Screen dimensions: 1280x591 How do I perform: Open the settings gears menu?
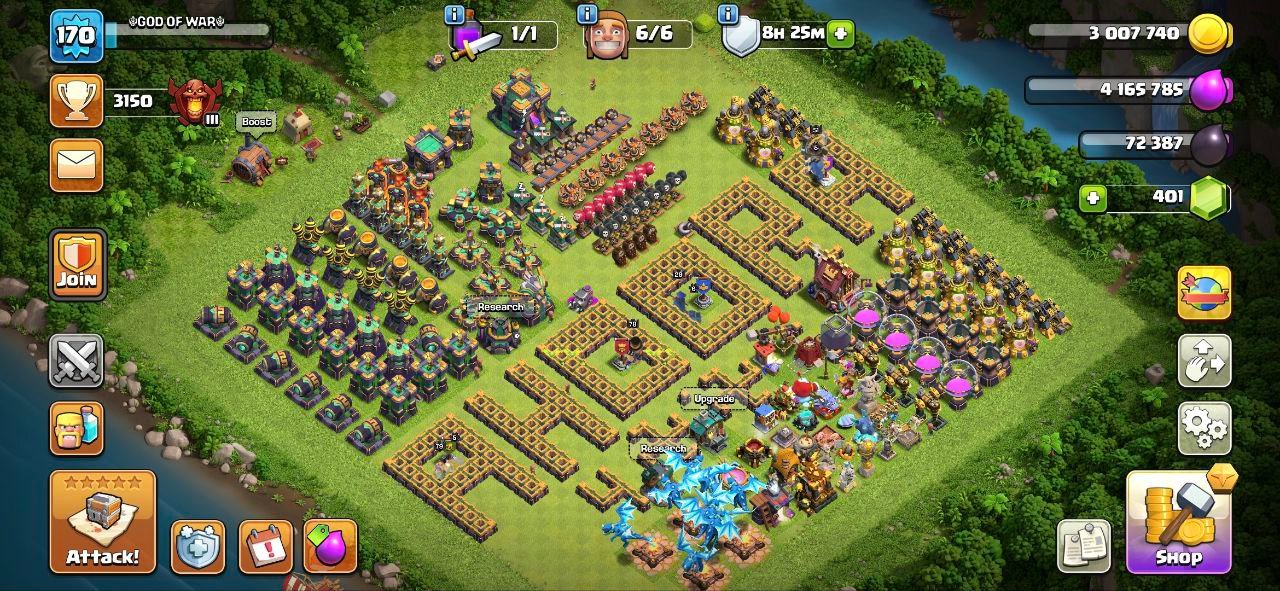1205,429
